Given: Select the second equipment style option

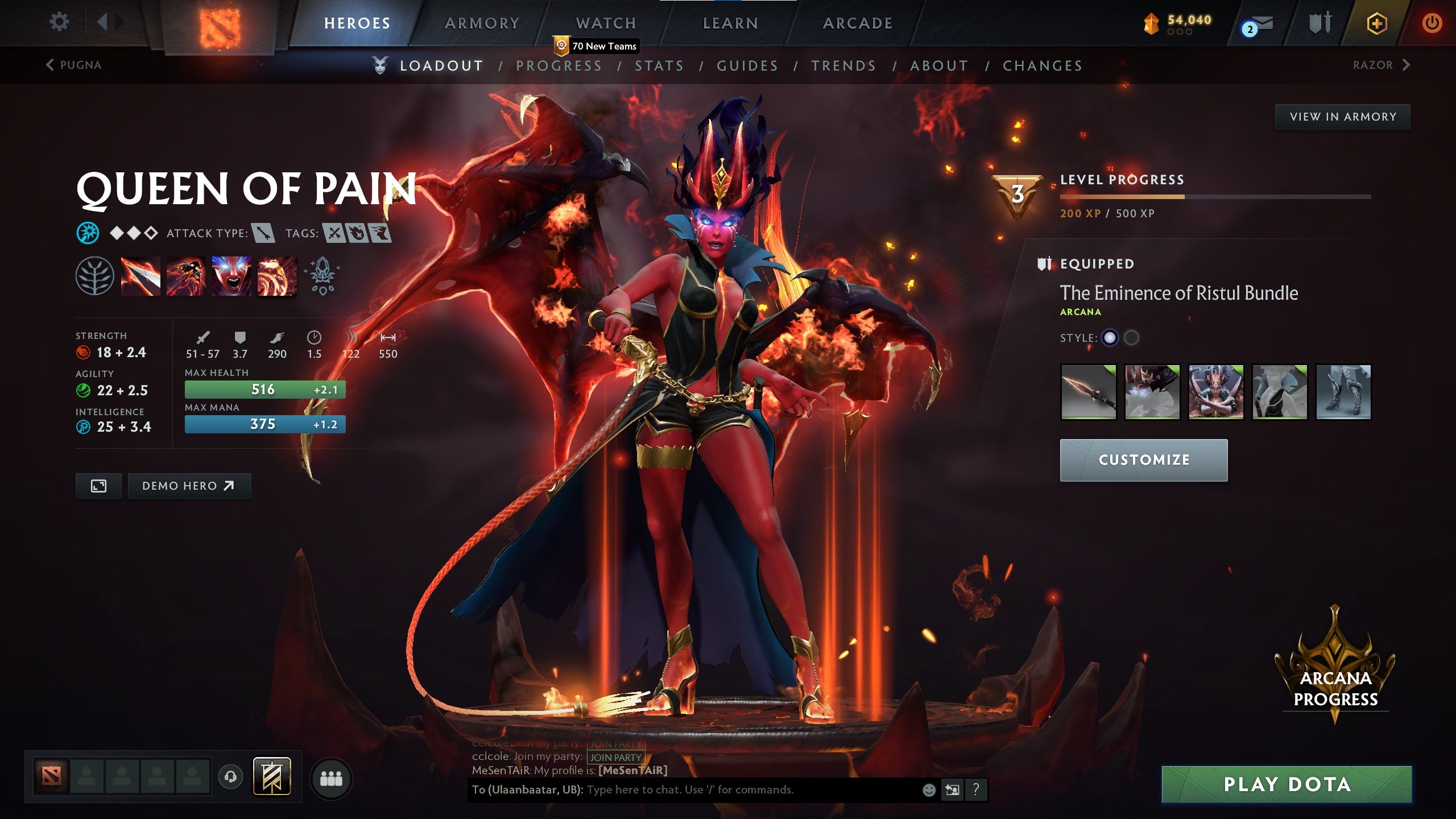Looking at the screenshot, I should (1132, 338).
